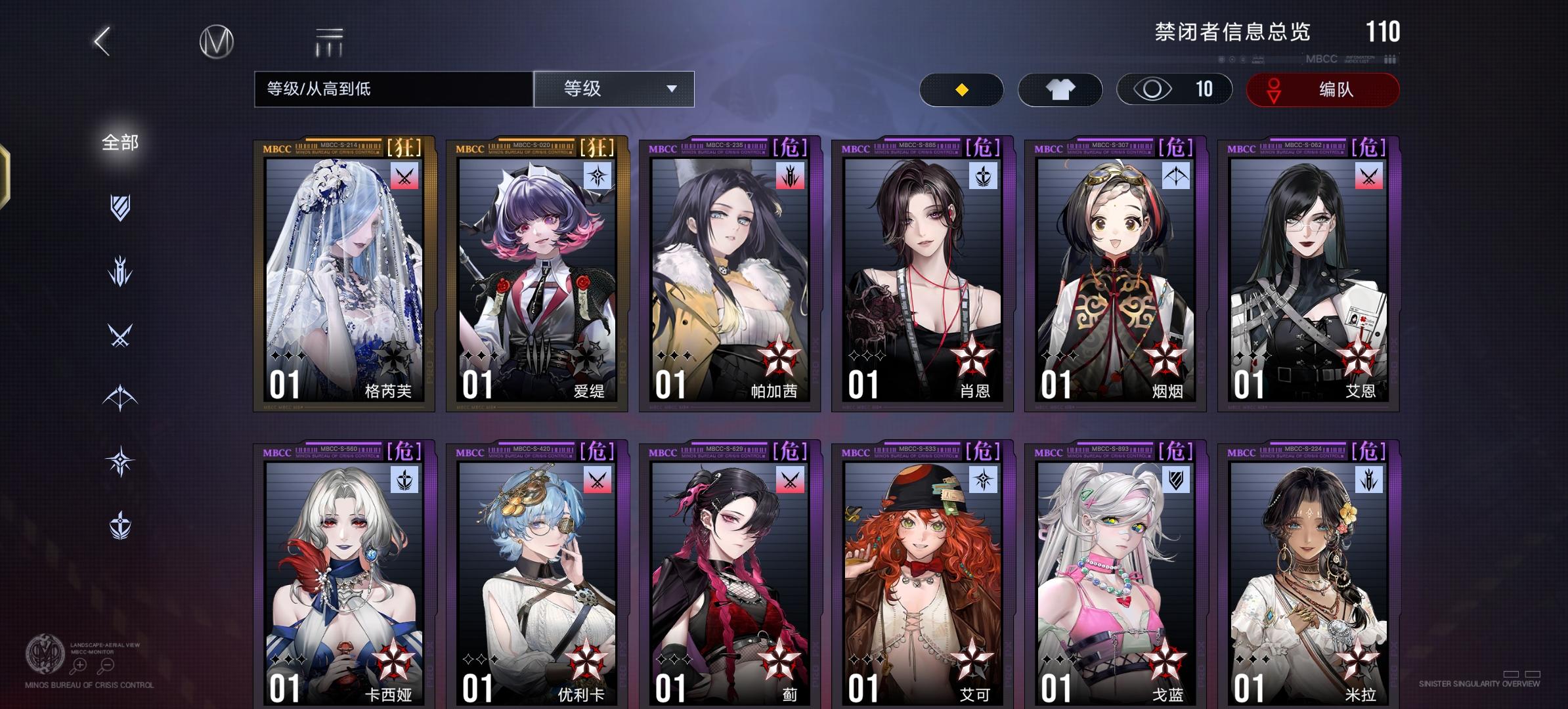This screenshot has height=709, width=1568.
Task: Toggle the eye visibility button showing 10
Action: (x=1173, y=89)
